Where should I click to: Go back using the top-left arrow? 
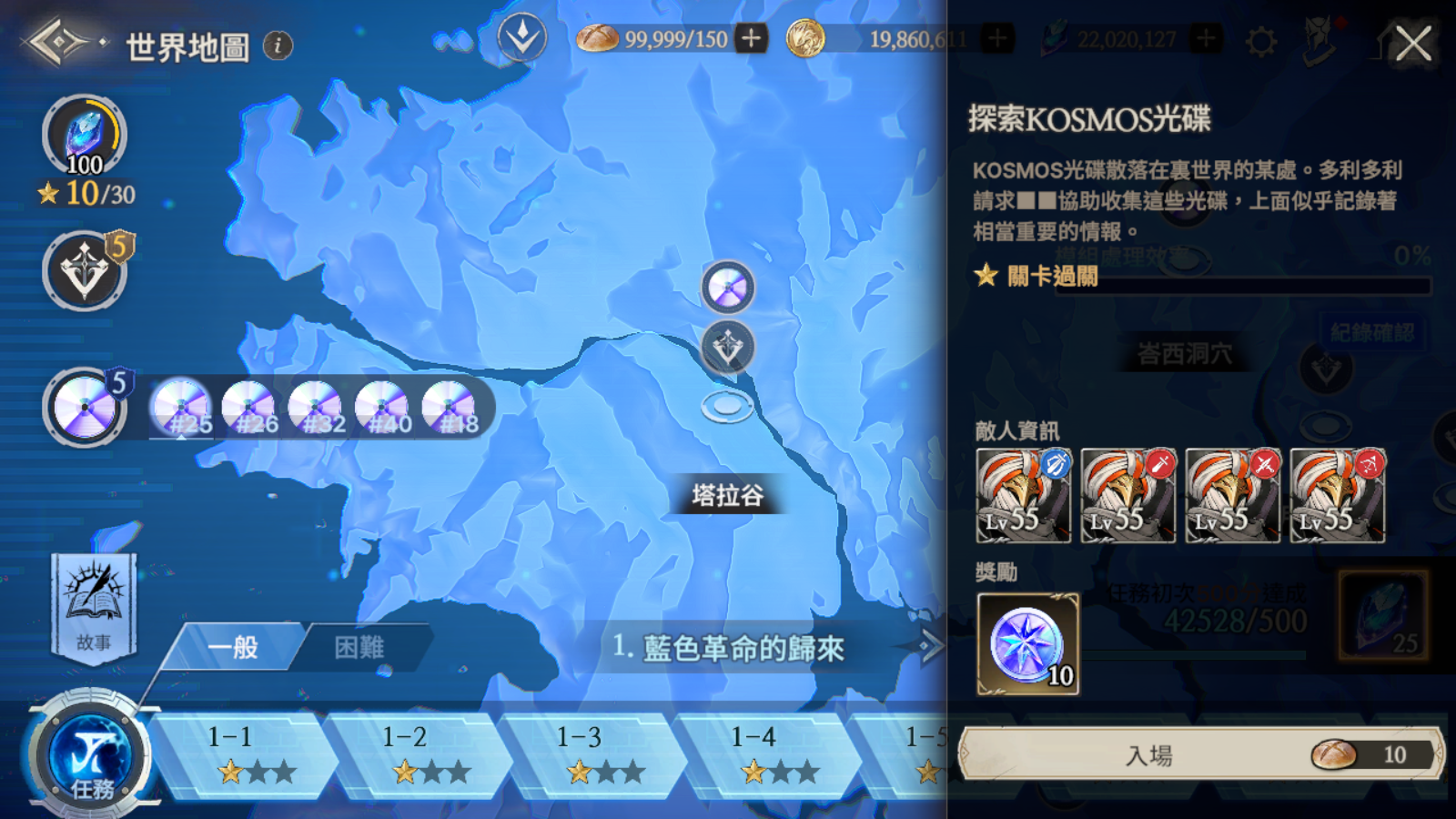[x=57, y=42]
